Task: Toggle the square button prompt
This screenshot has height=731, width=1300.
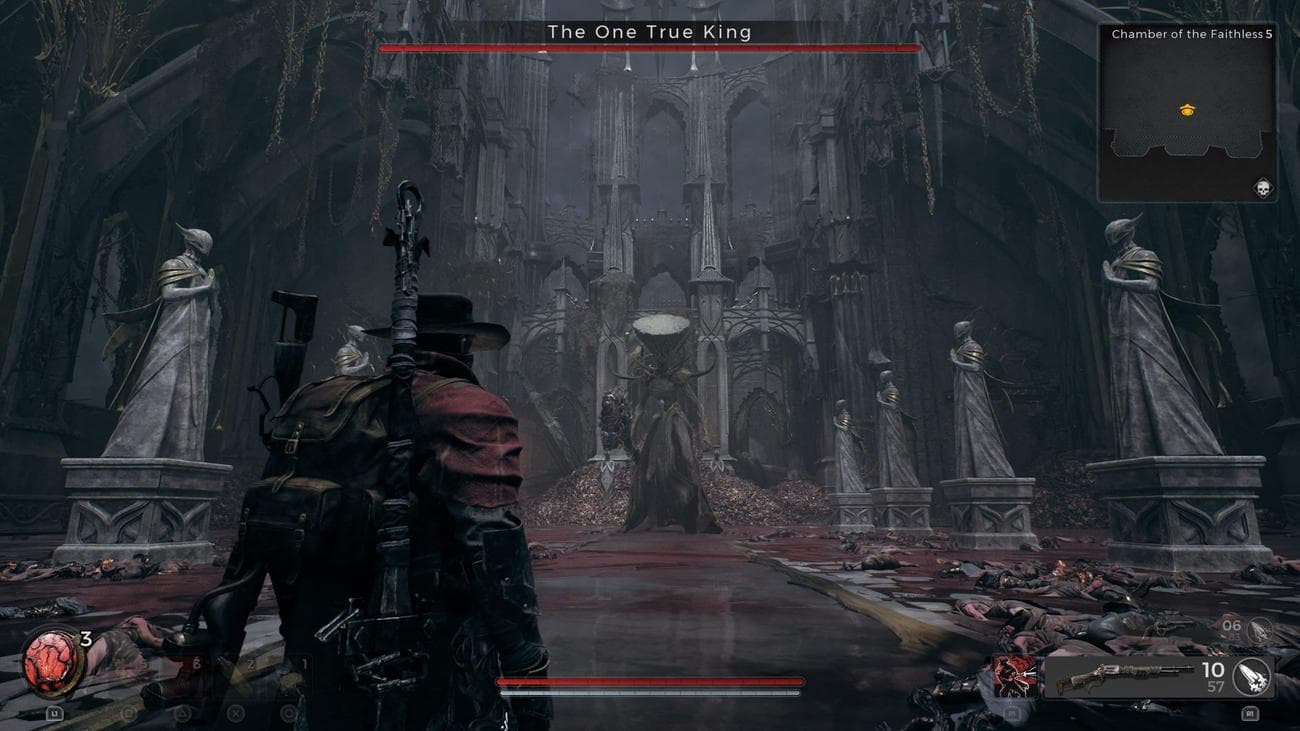Action: [x=128, y=712]
